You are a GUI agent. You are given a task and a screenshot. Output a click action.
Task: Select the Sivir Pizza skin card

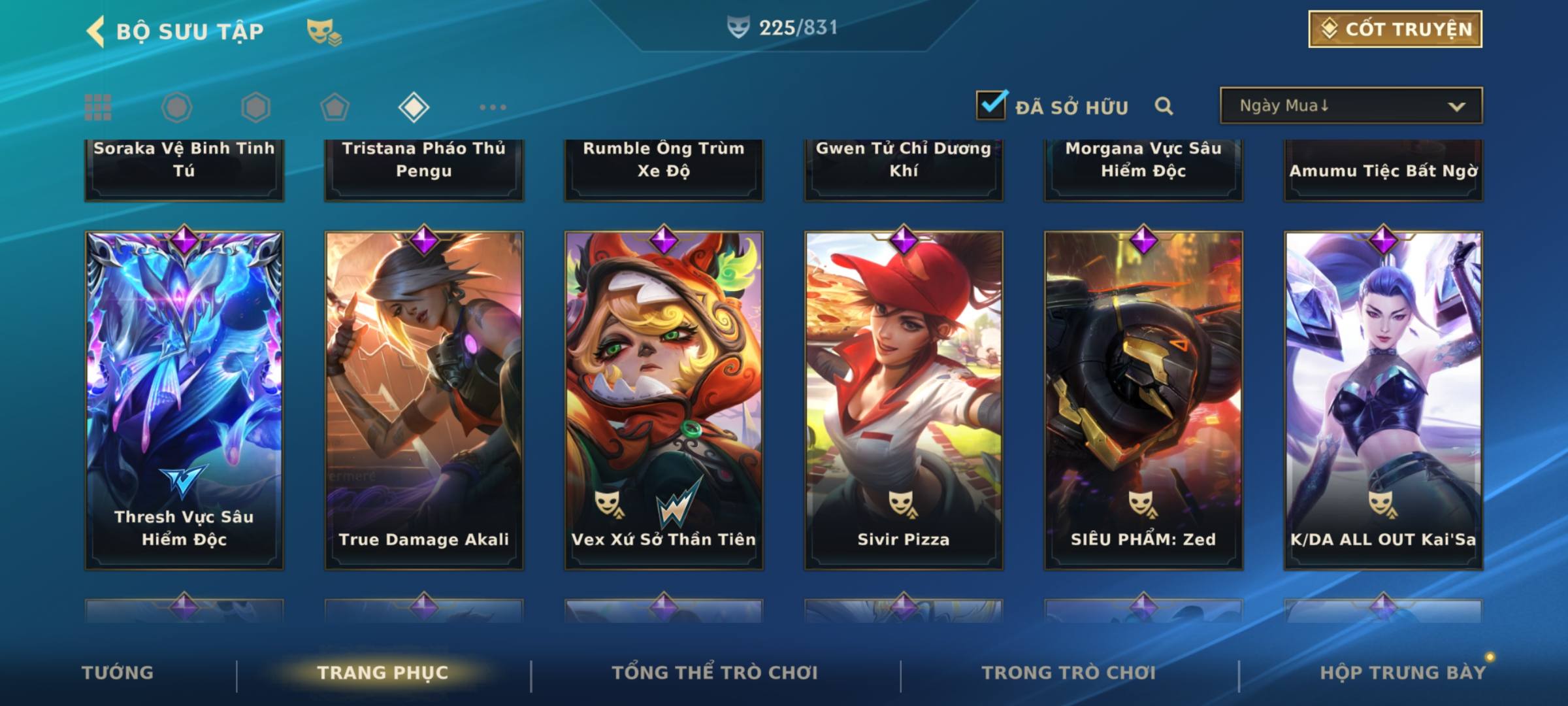(904, 400)
